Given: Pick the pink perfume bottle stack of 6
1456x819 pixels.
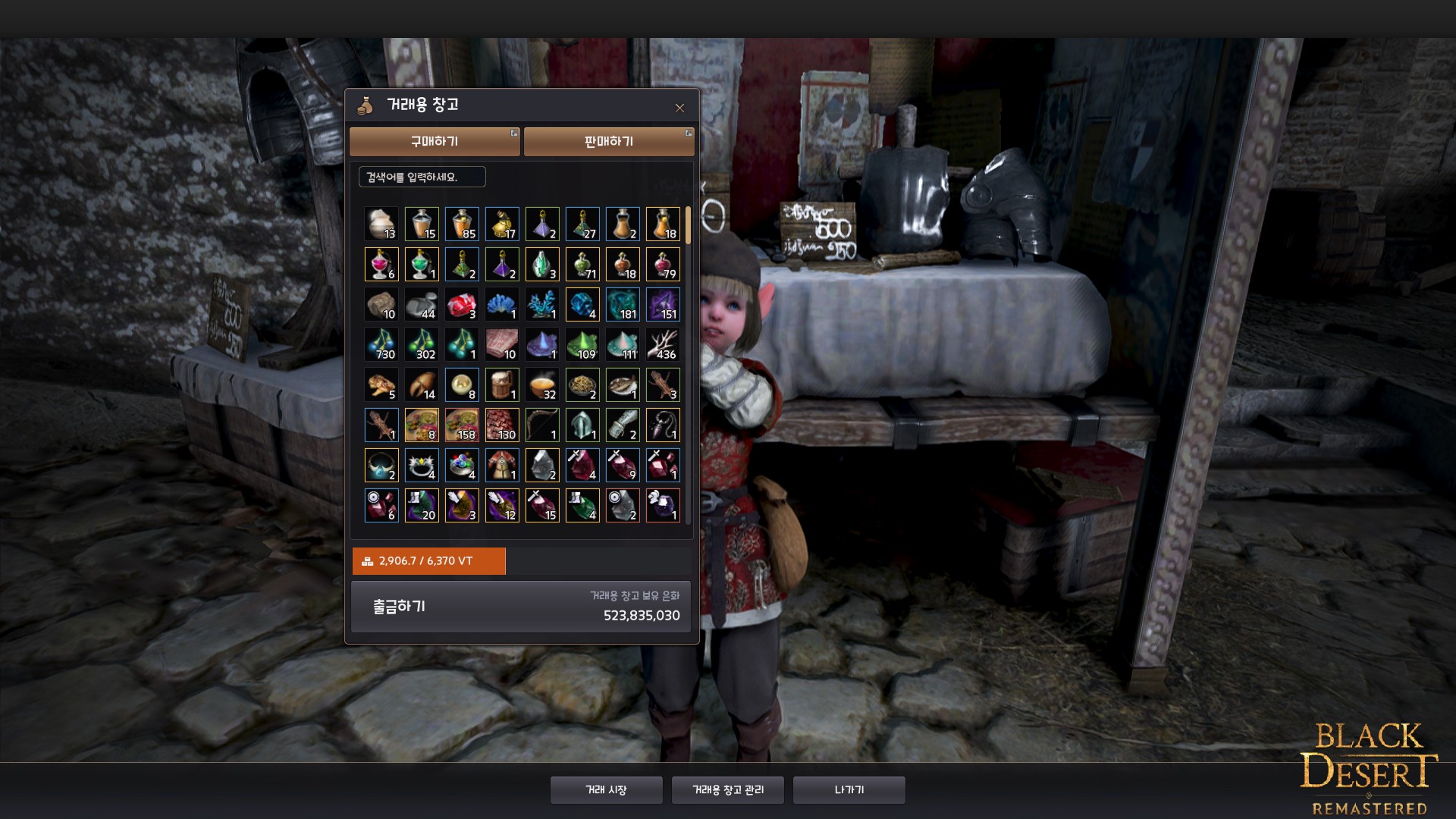Looking at the screenshot, I should [381, 265].
